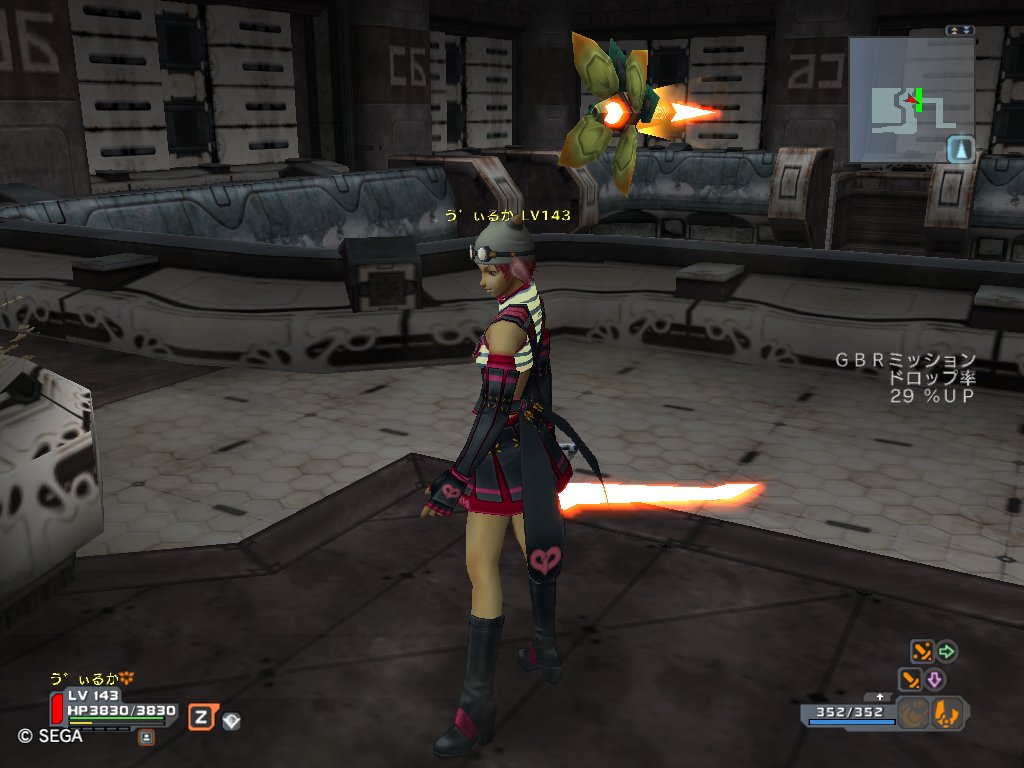The height and width of the screenshot is (768, 1024).
Task: Click the small orange-framed icon under the HP bar
Action: coord(146,736)
